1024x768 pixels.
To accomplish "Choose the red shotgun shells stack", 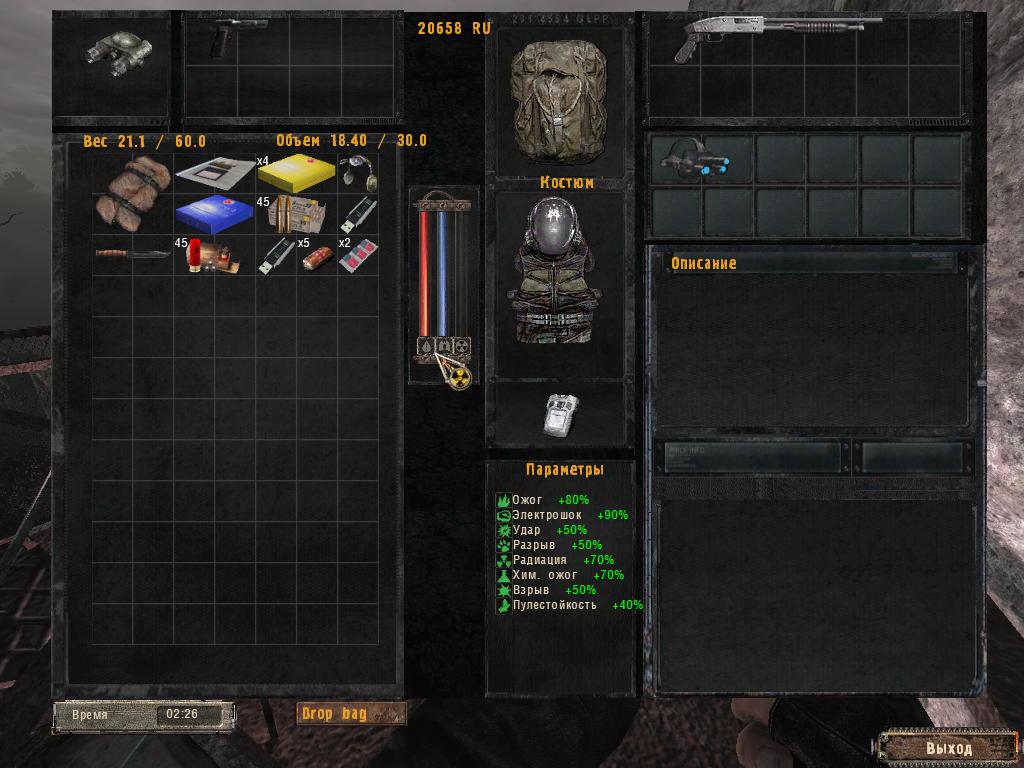I will 214,255.
